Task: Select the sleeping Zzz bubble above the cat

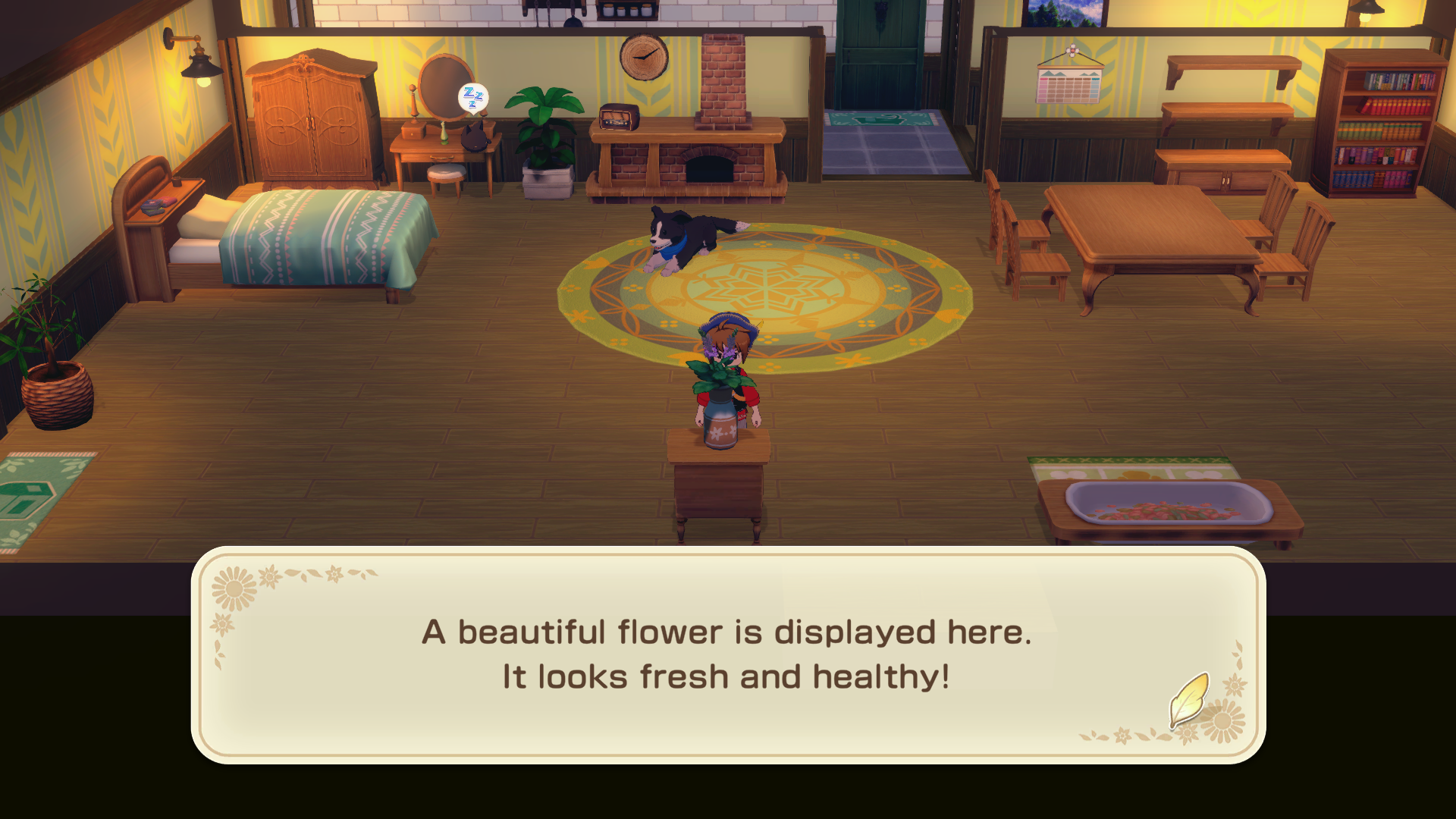Action: click(x=472, y=99)
